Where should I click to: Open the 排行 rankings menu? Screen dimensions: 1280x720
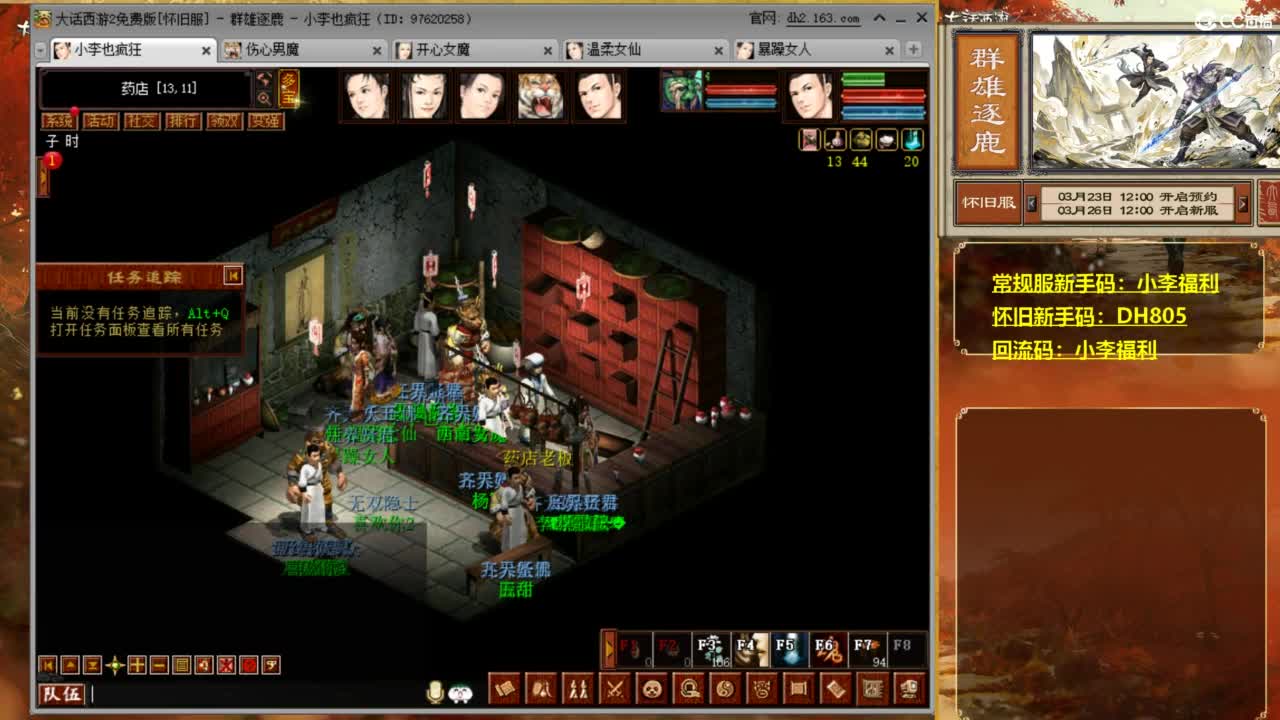[183, 121]
